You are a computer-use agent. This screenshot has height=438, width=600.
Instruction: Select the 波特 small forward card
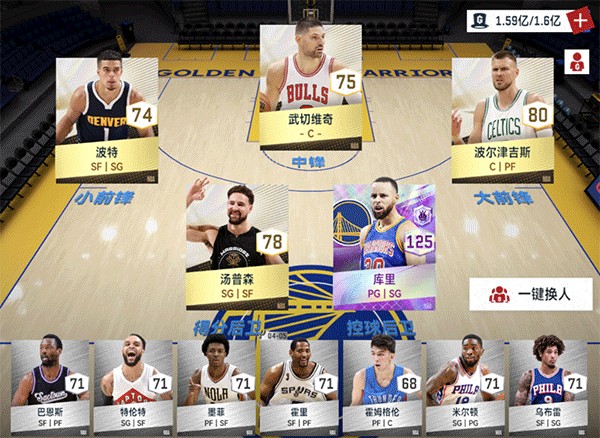click(x=106, y=119)
